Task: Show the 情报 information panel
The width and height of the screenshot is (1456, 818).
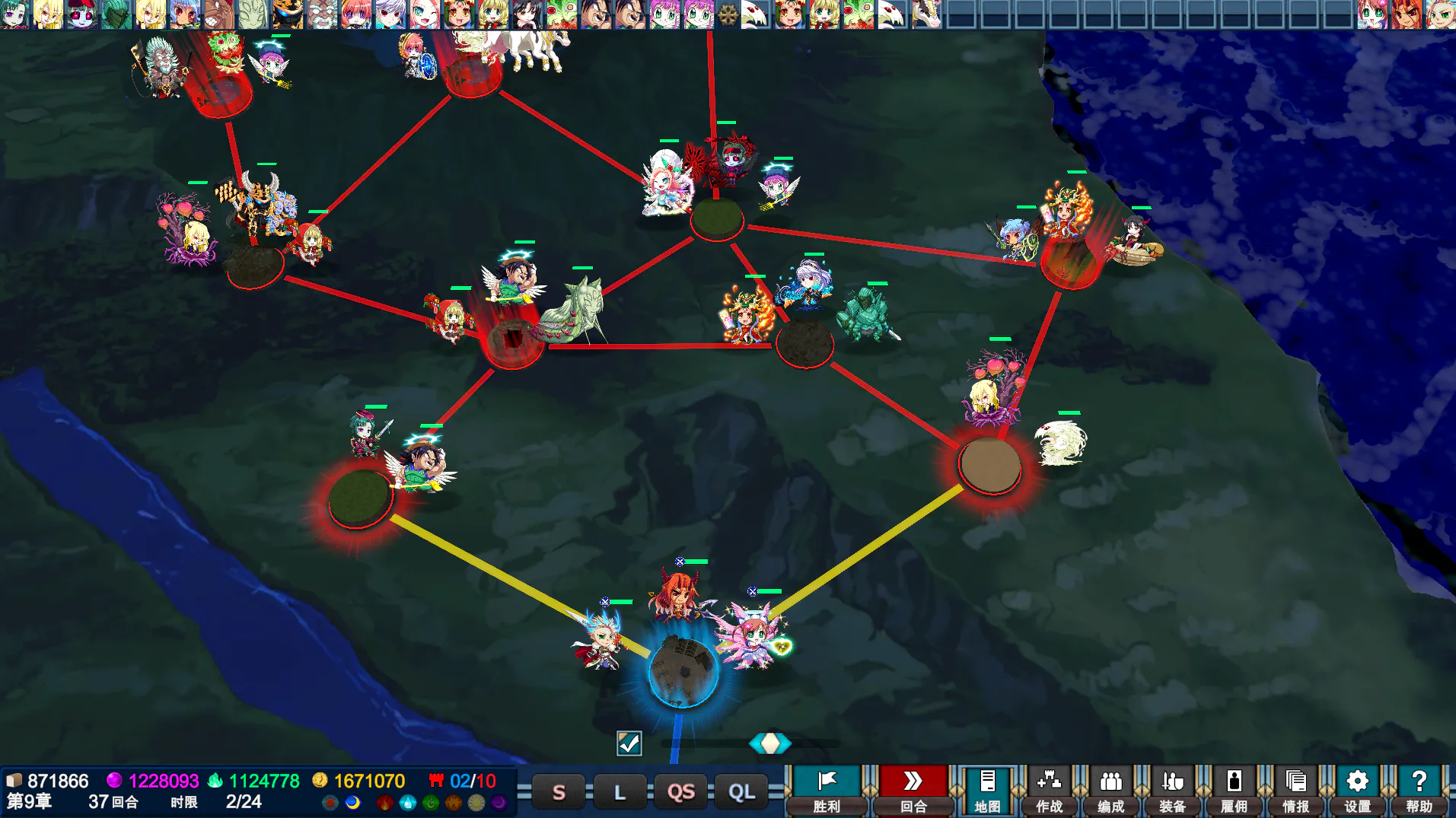Action: [1295, 791]
